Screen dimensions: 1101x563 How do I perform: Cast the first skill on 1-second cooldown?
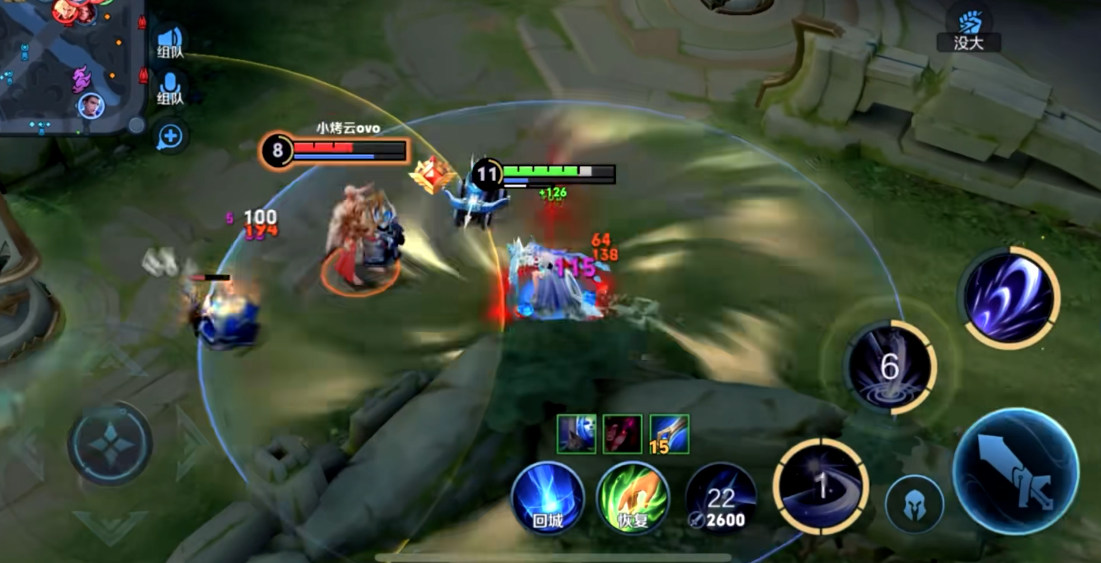click(x=820, y=487)
